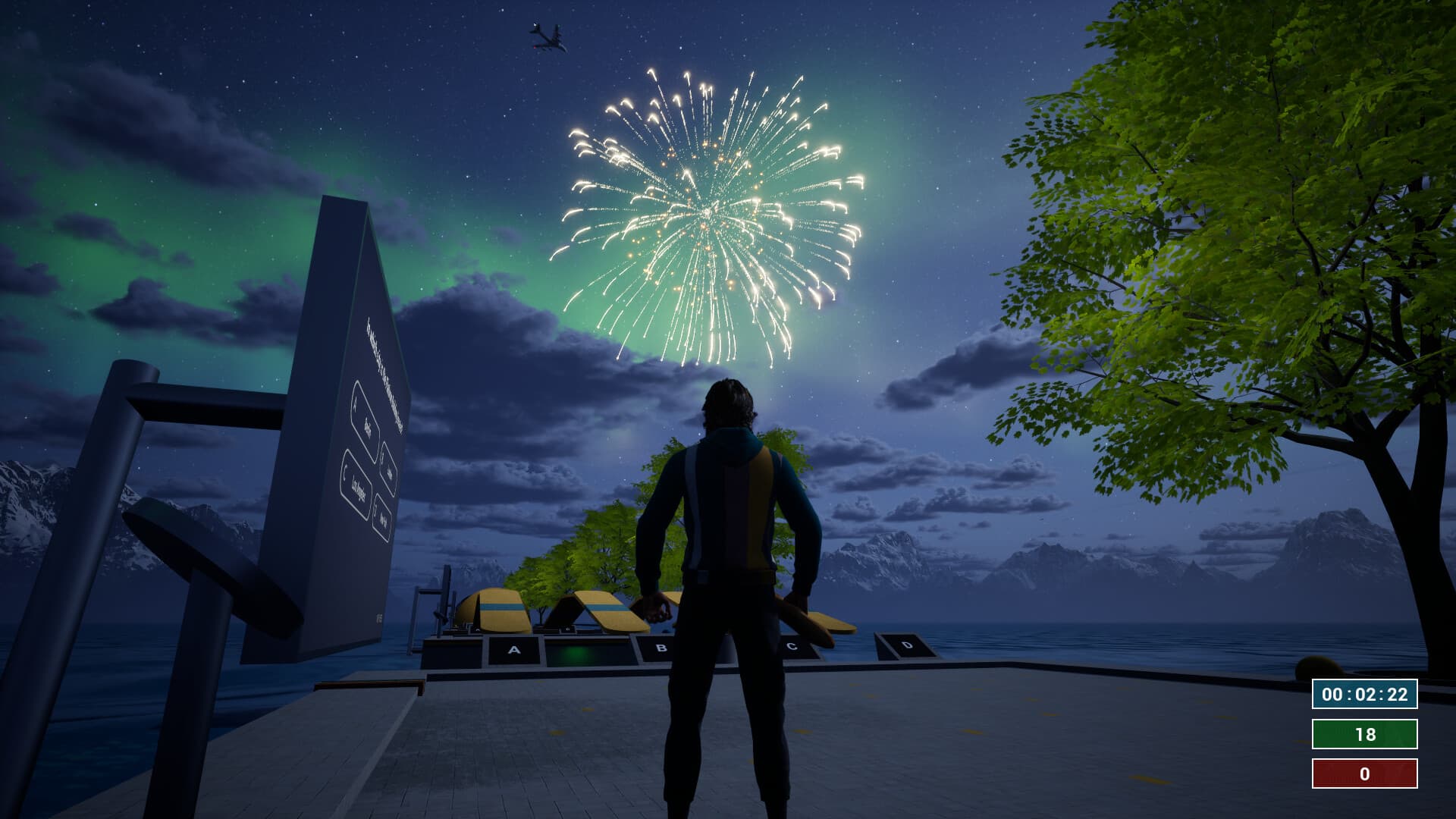
Task: Click the glowing green correct-answer indicator
Action: (x=578, y=651)
